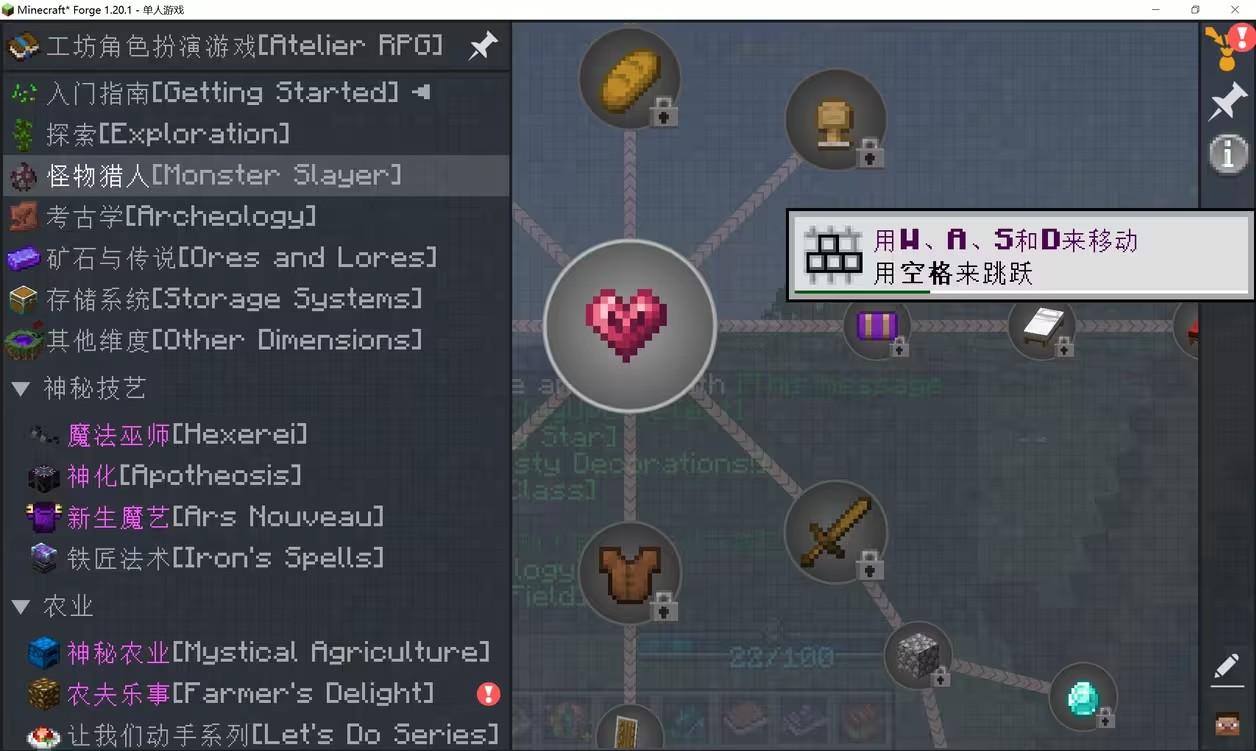This screenshot has width=1256, height=751.
Task: Open the Getting Started chapter
Action: click(222, 93)
